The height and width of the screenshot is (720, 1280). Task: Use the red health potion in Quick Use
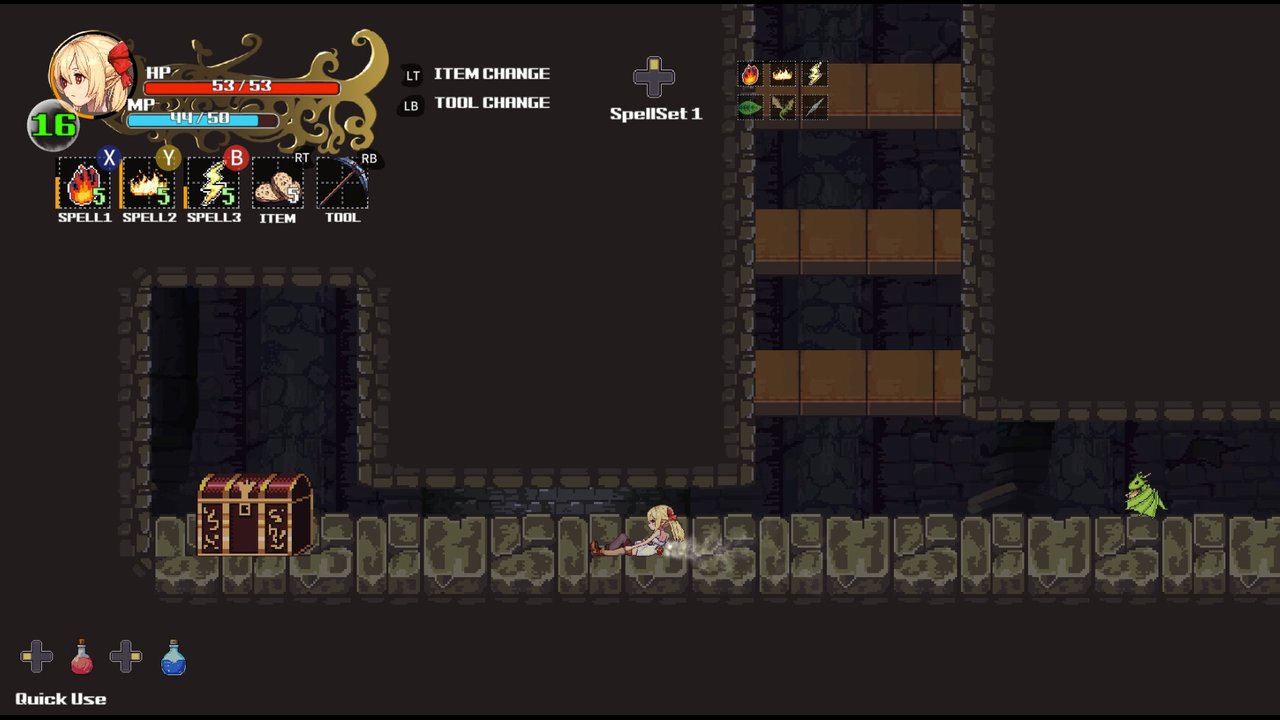[82, 658]
